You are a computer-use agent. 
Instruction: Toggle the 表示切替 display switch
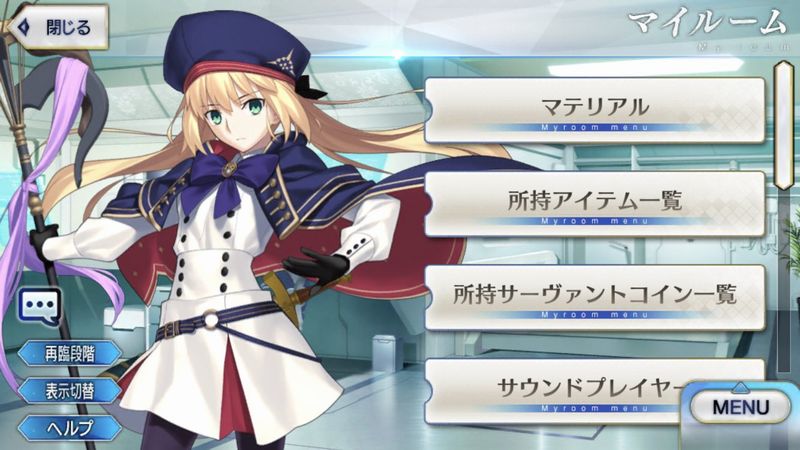pyautogui.click(x=68, y=390)
